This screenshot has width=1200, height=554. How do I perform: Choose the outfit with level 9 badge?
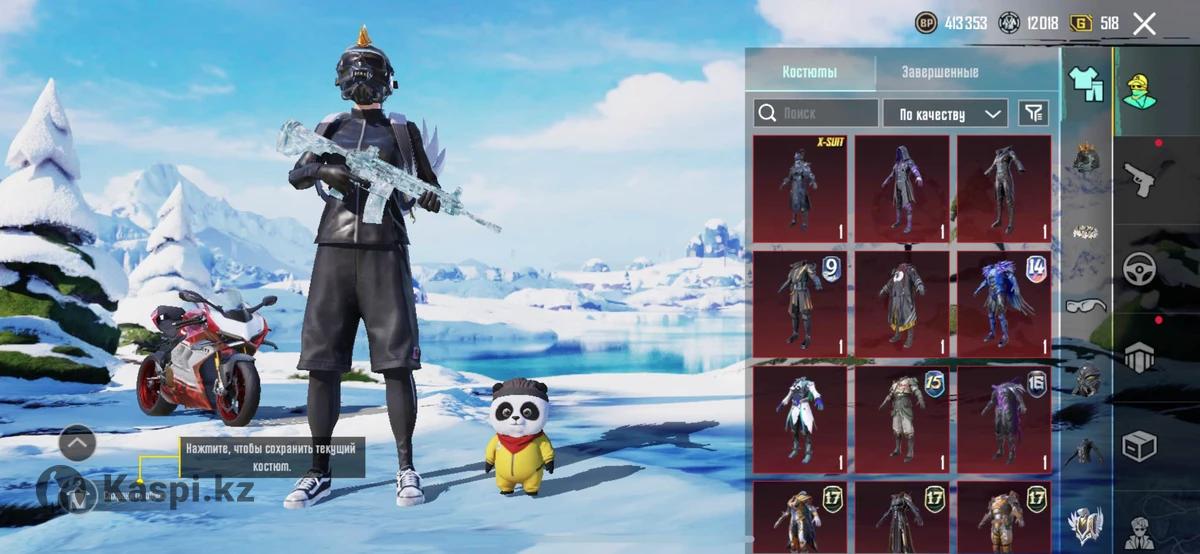(x=800, y=304)
